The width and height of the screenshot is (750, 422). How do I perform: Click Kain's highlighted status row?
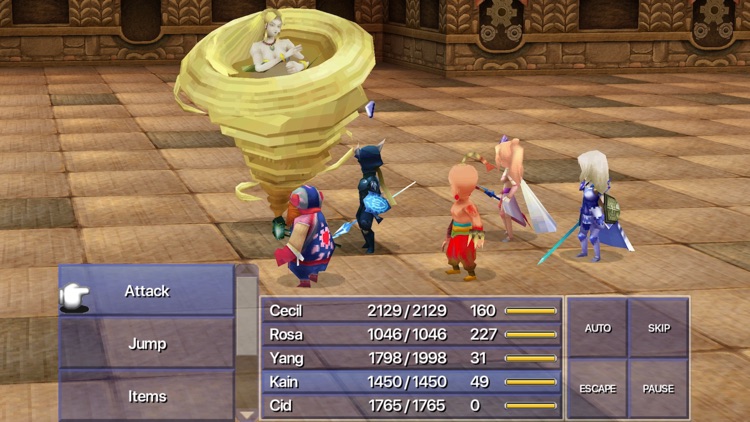click(411, 382)
